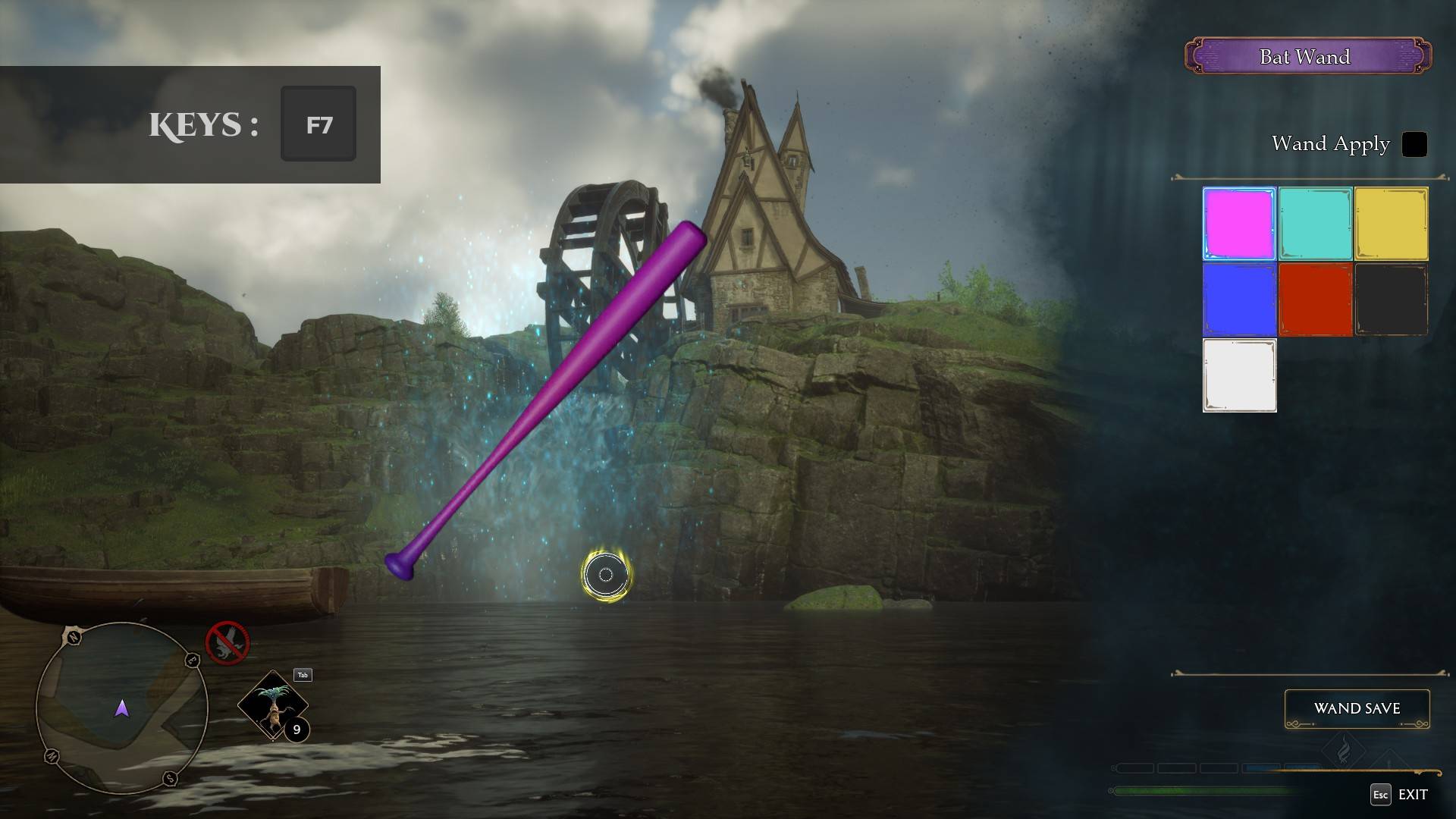
Task: Click the WAND SAVE button
Action: (x=1357, y=708)
